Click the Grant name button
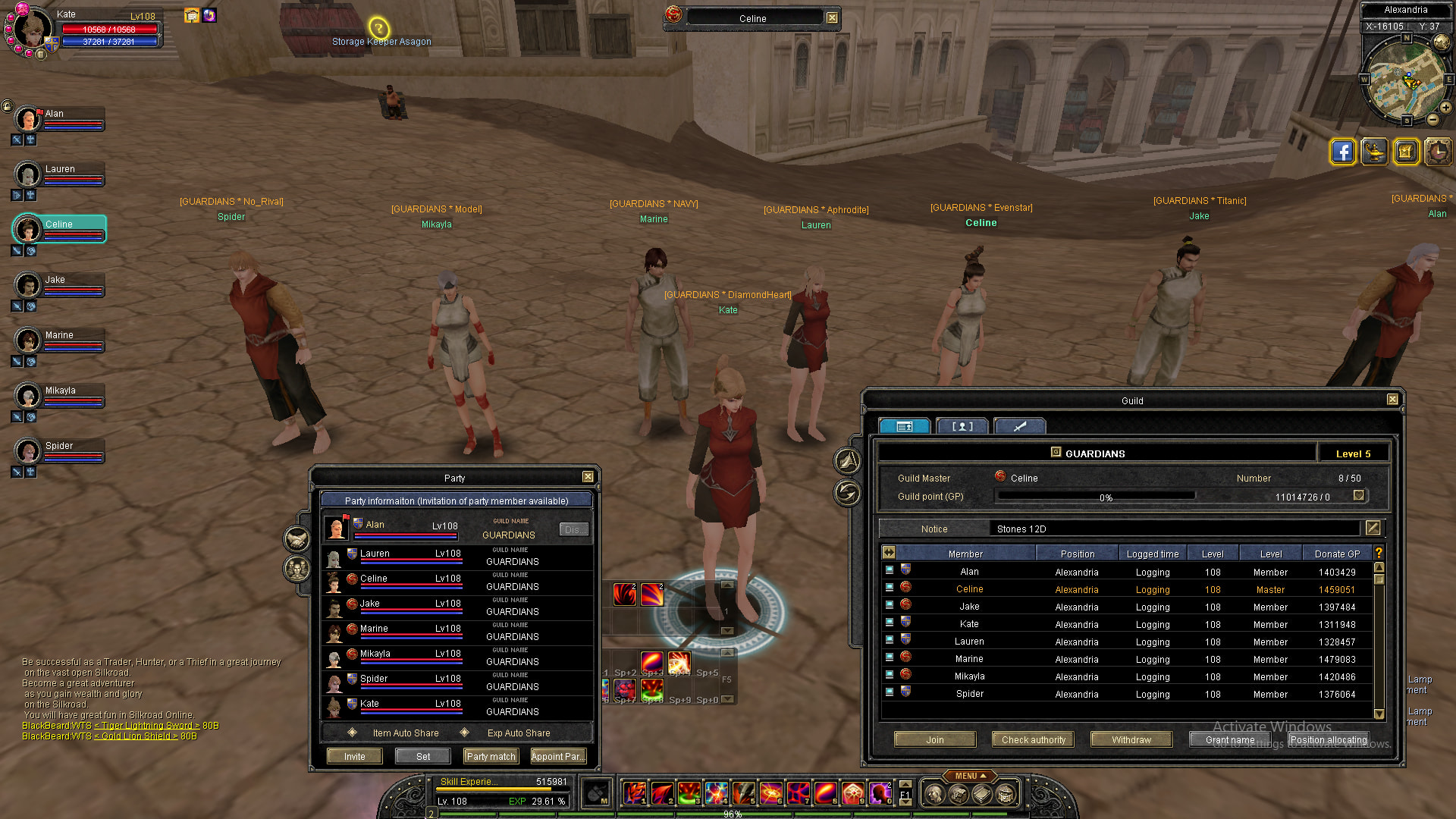The width and height of the screenshot is (1456, 819). [1229, 740]
